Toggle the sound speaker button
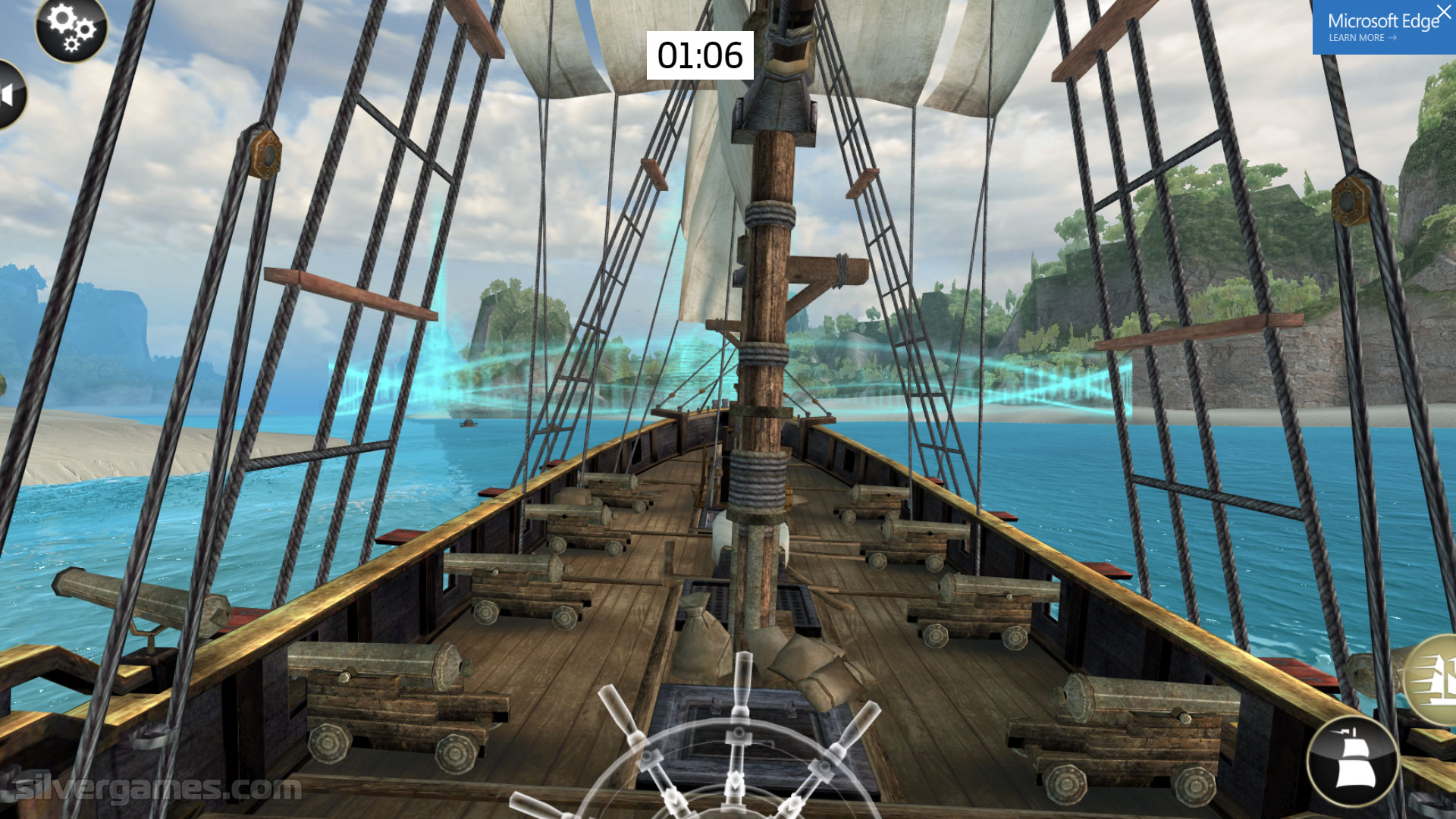Viewport: 1456px width, 819px height. point(11,96)
